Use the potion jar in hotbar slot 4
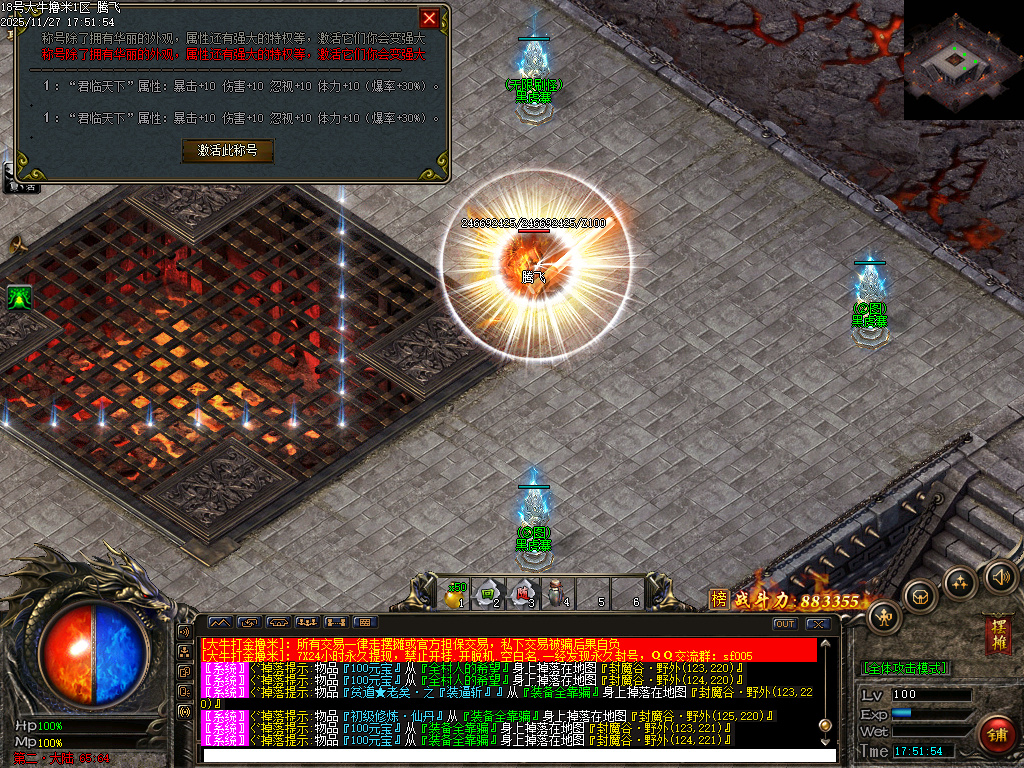This screenshot has height=768, width=1024. coord(557,593)
